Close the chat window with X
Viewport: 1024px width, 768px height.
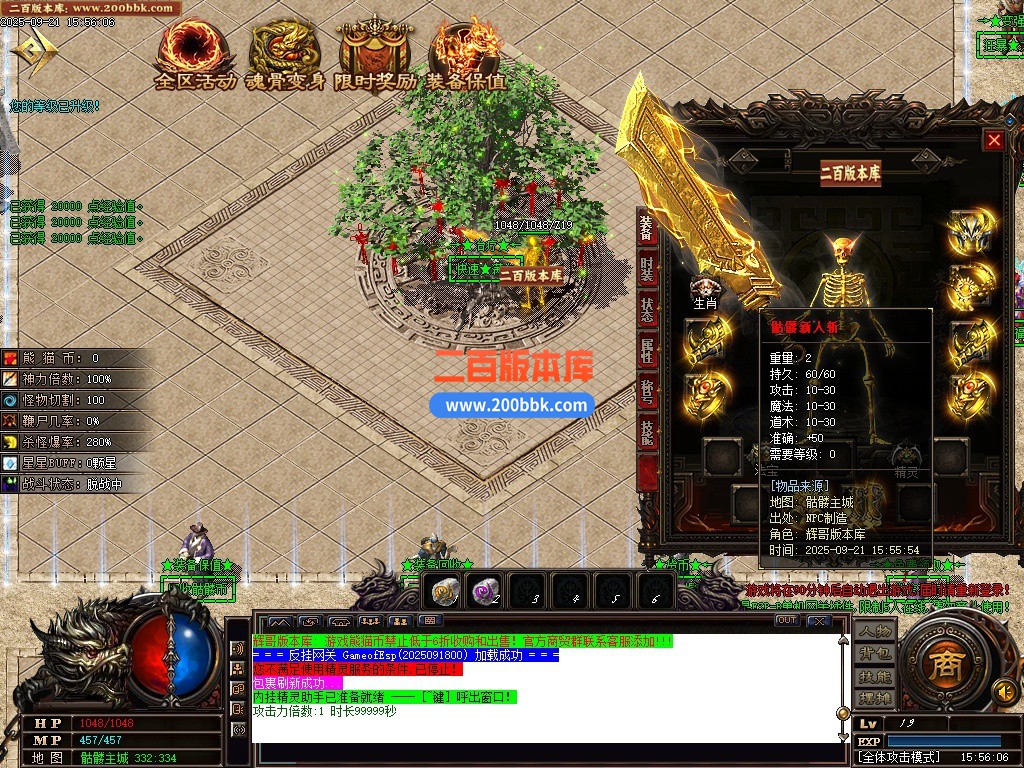(x=819, y=621)
